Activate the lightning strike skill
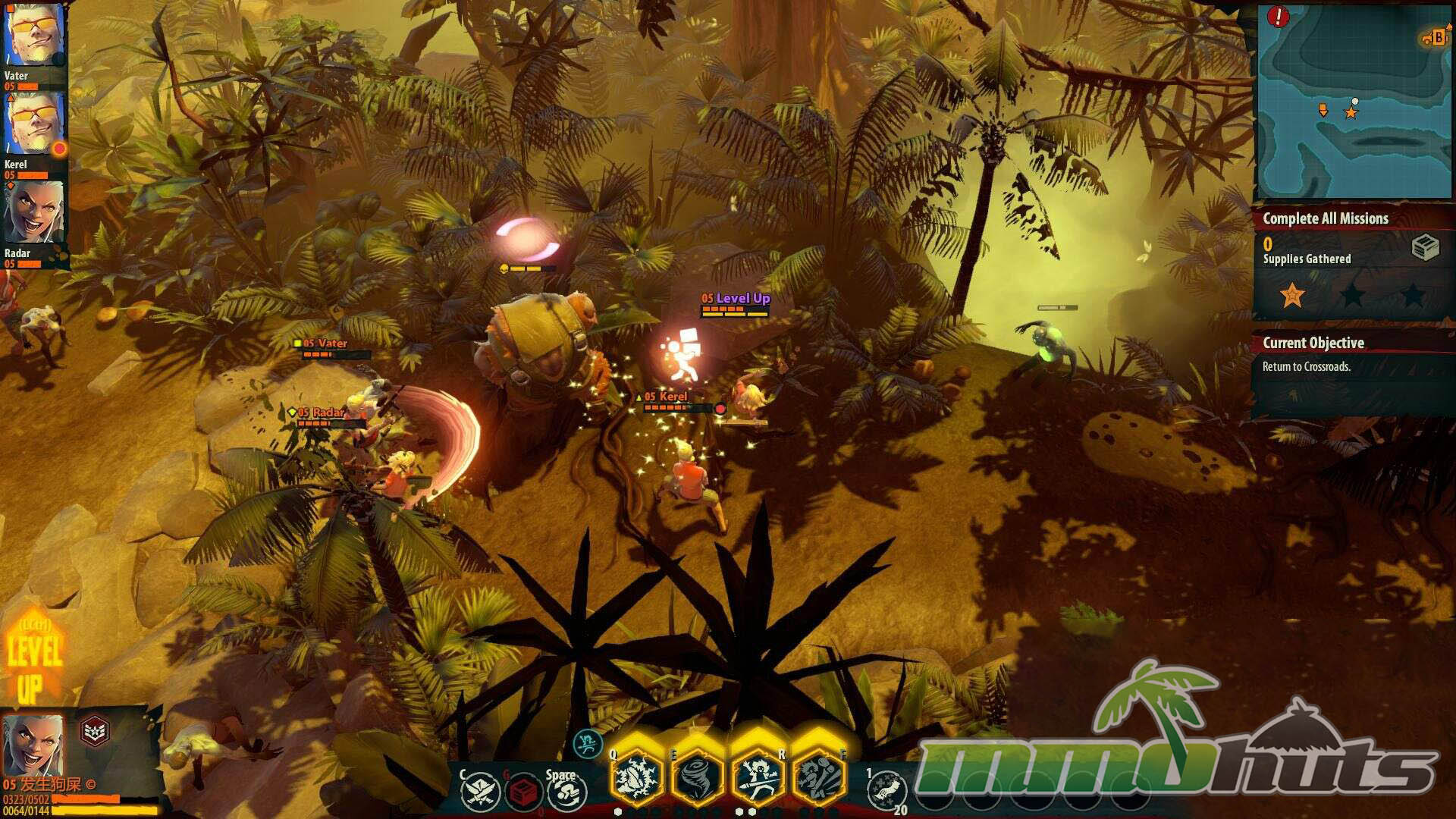1456x819 pixels. [x=637, y=777]
